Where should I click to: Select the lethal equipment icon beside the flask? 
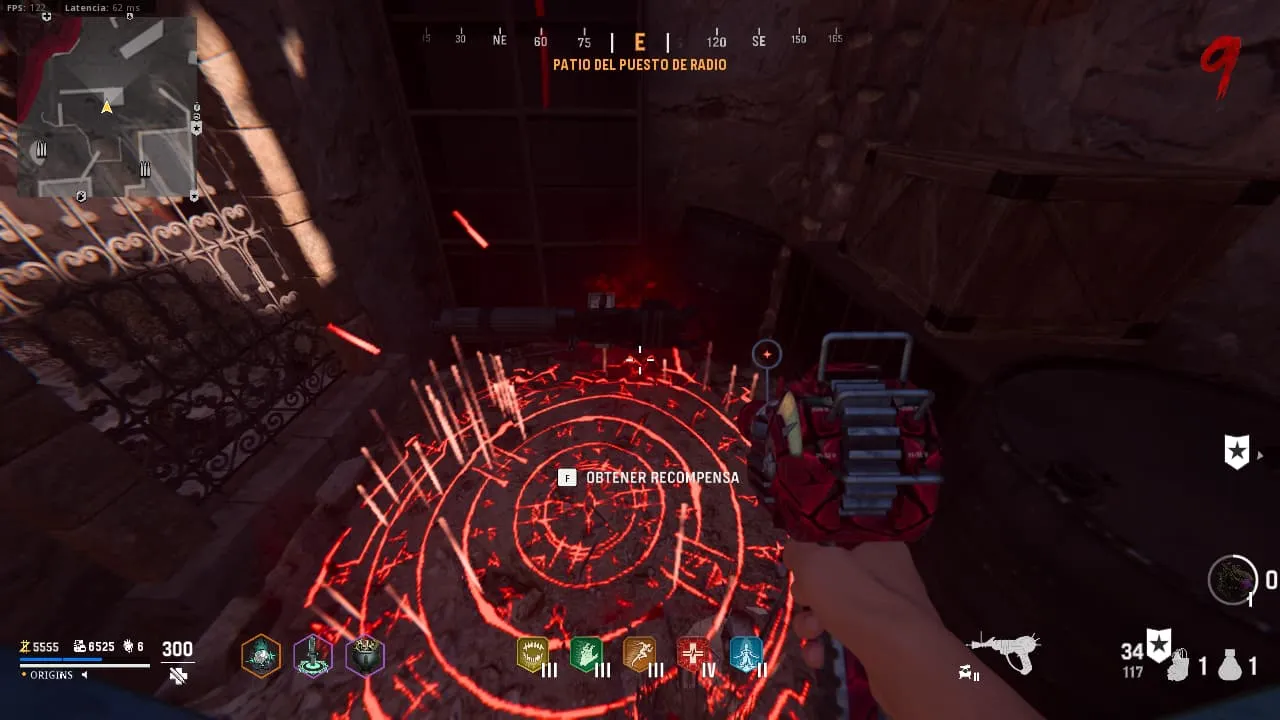click(x=1178, y=666)
